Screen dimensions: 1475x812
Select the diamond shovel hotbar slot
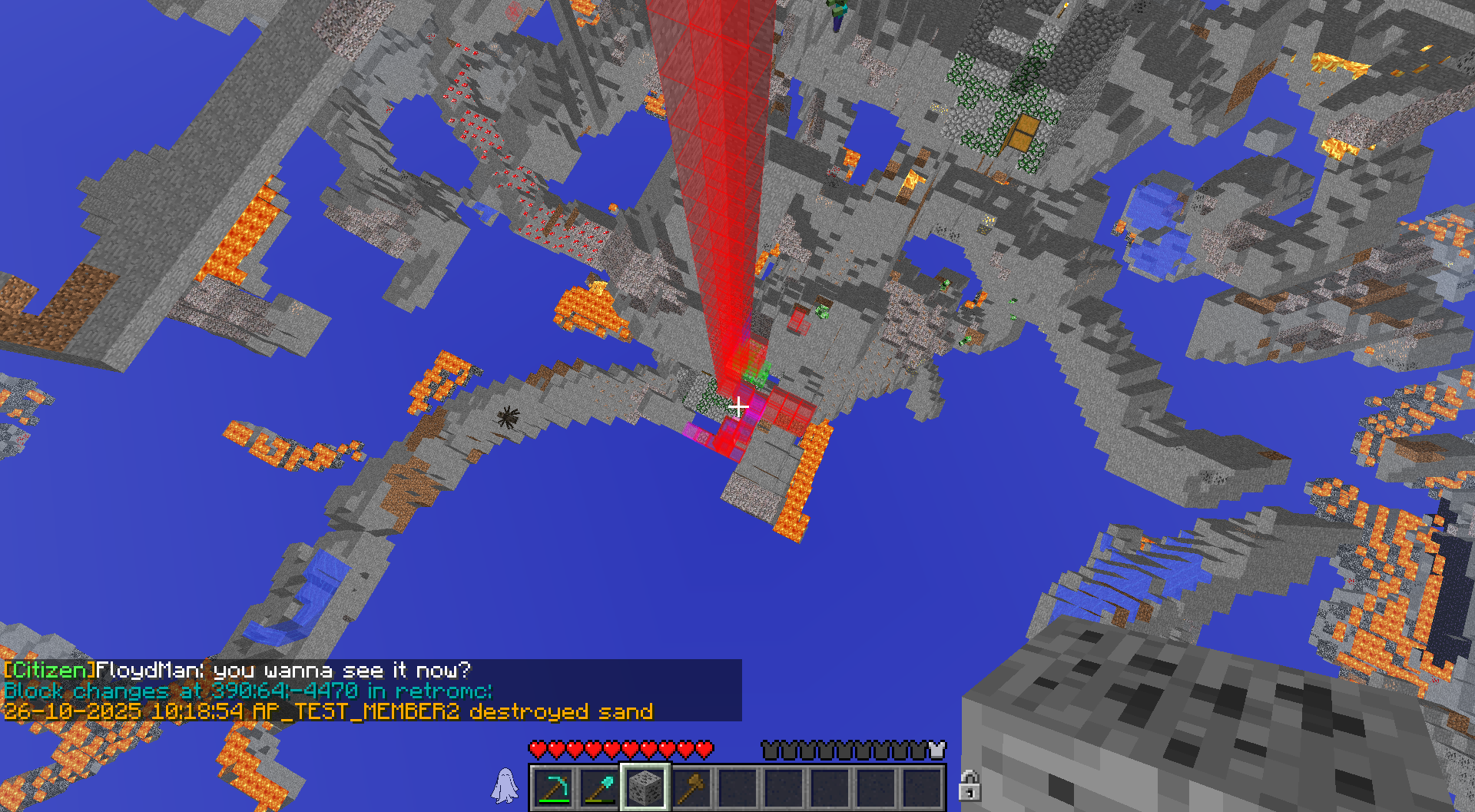point(599,787)
